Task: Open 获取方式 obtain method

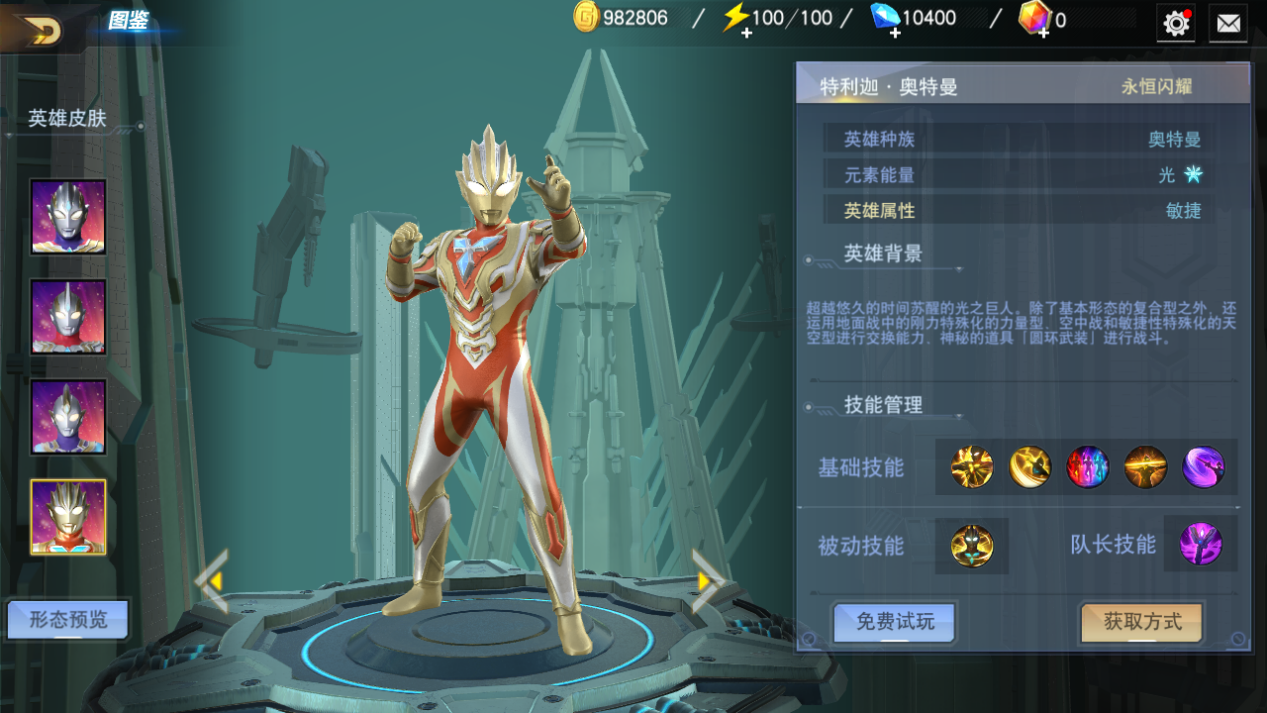Action: [1142, 622]
